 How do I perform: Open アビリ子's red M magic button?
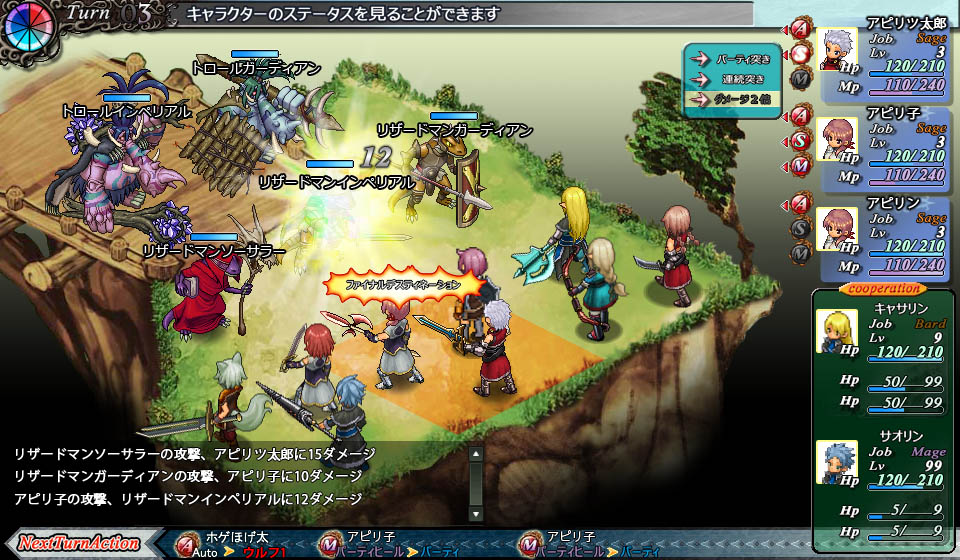800,164
